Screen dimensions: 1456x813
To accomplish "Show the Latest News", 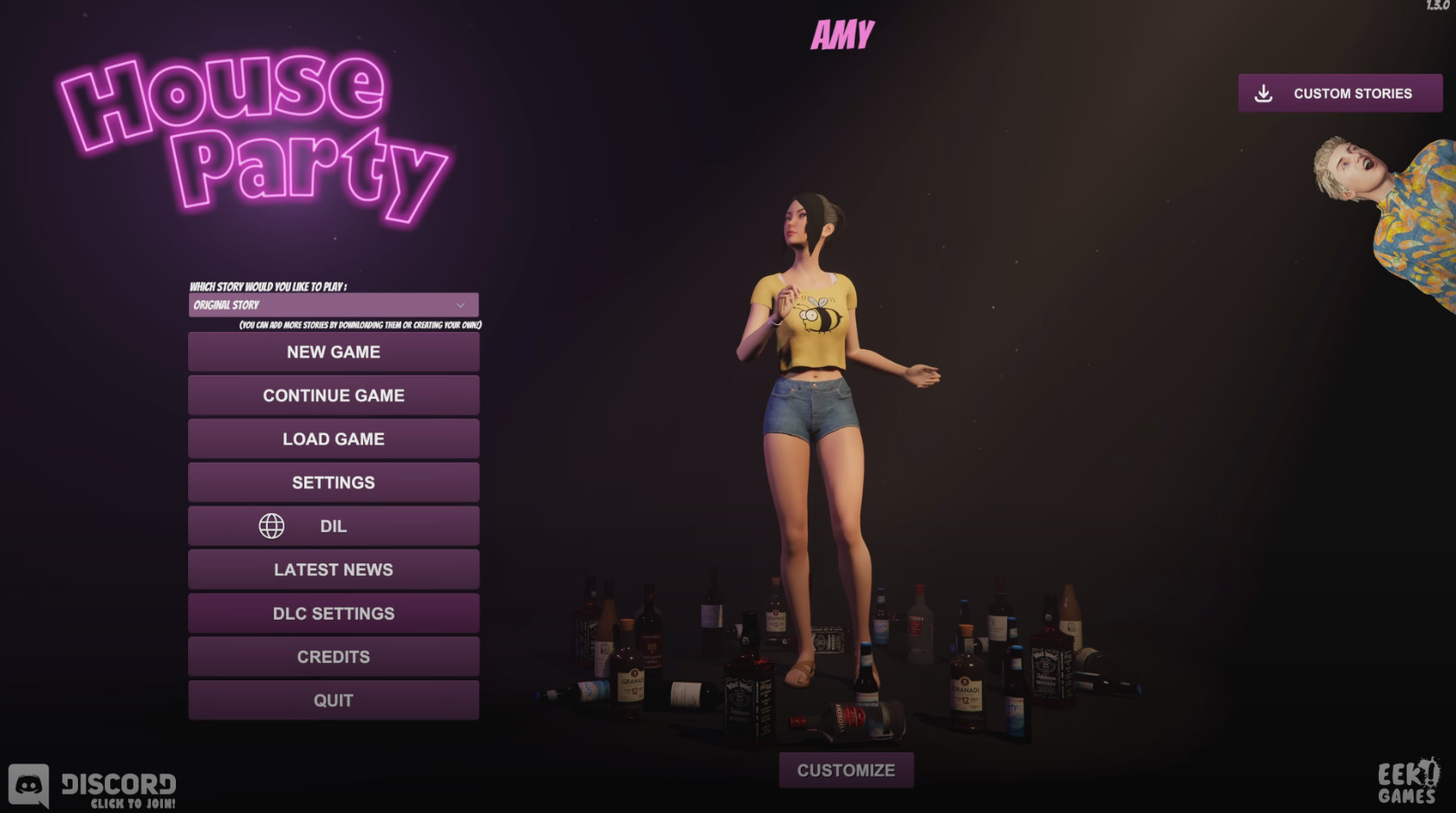I will pyautogui.click(x=334, y=569).
